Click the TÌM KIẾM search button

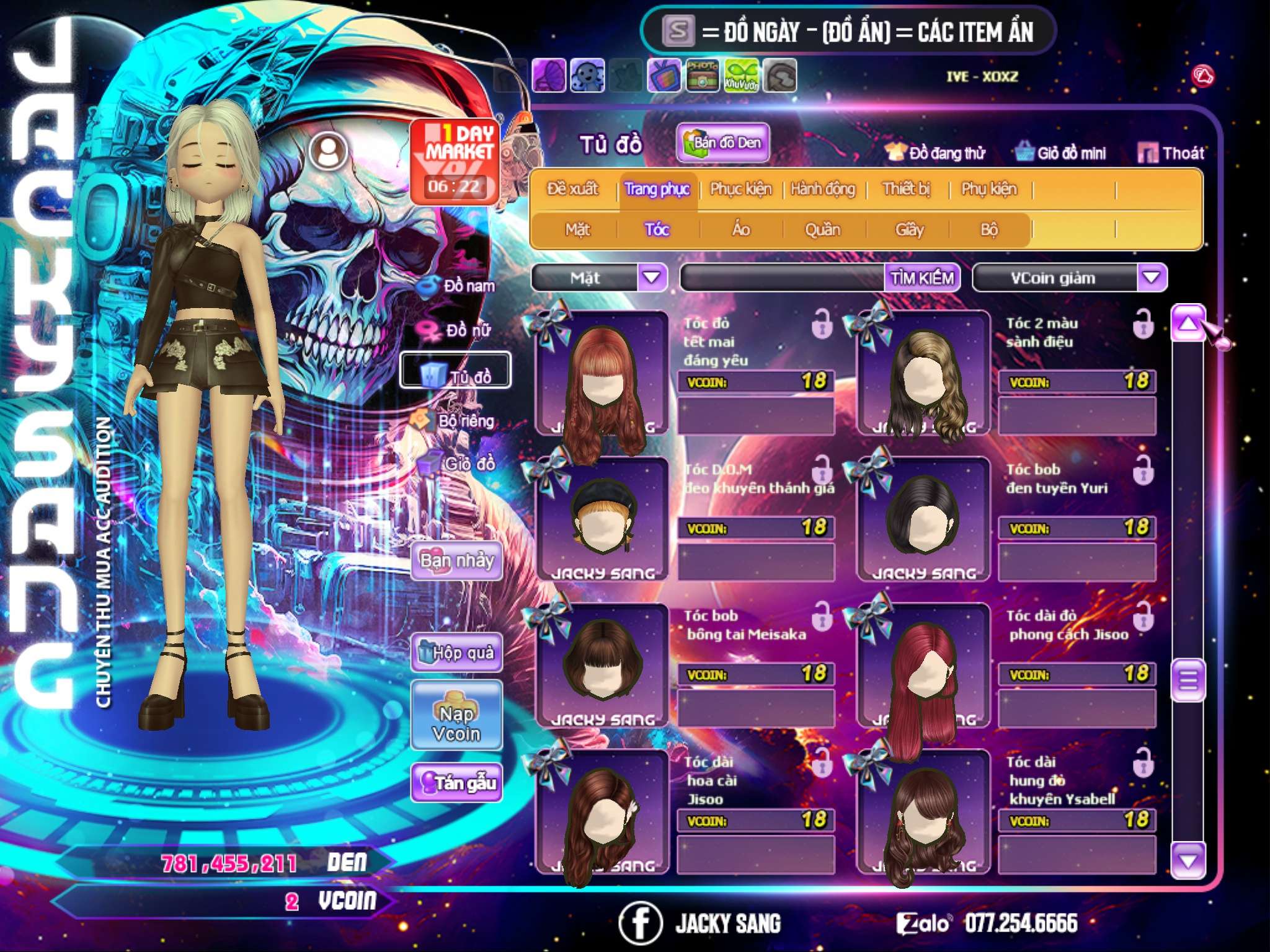922,278
